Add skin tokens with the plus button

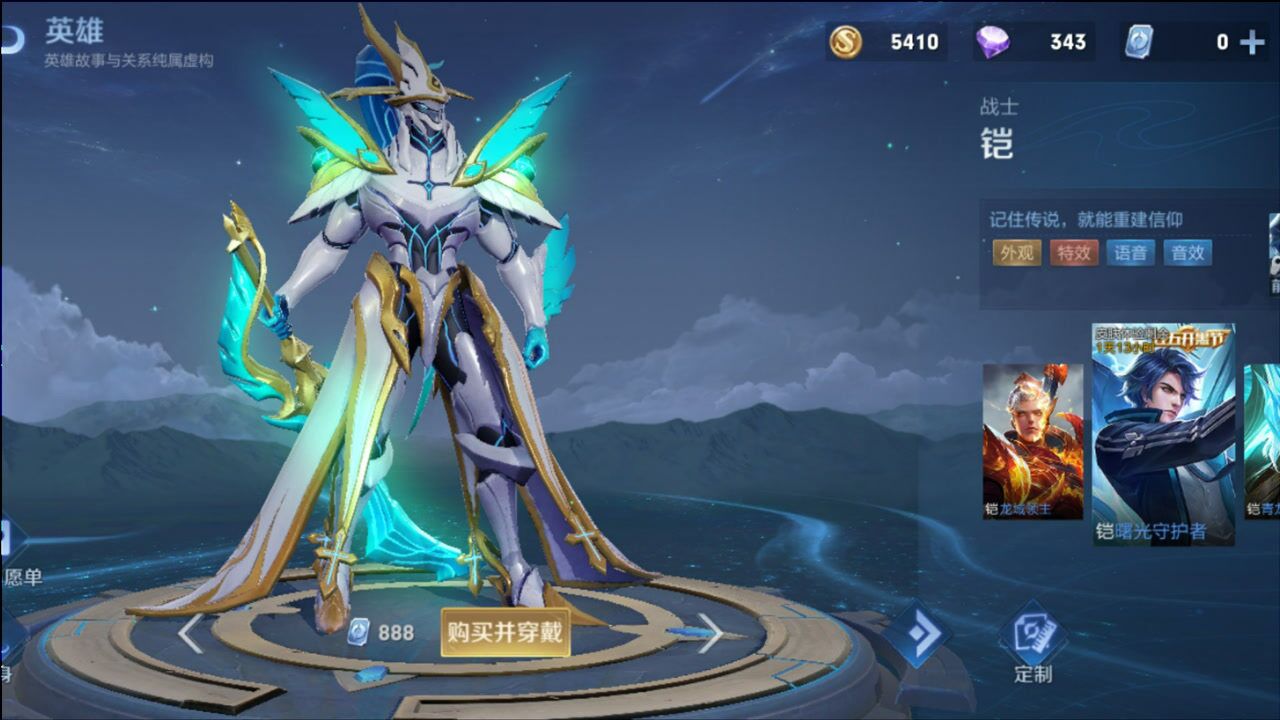1251,42
